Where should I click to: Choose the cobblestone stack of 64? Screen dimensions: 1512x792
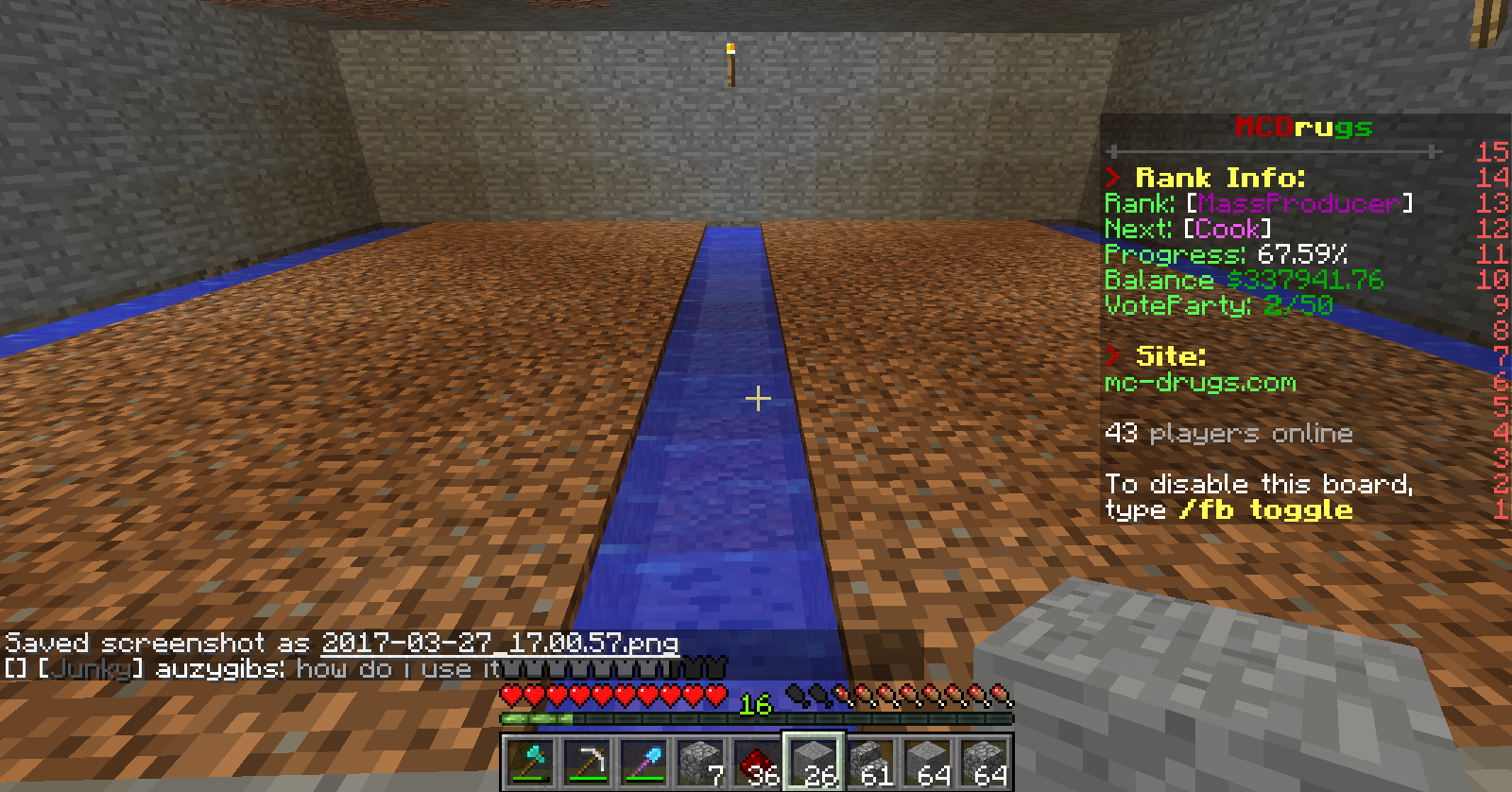click(984, 762)
